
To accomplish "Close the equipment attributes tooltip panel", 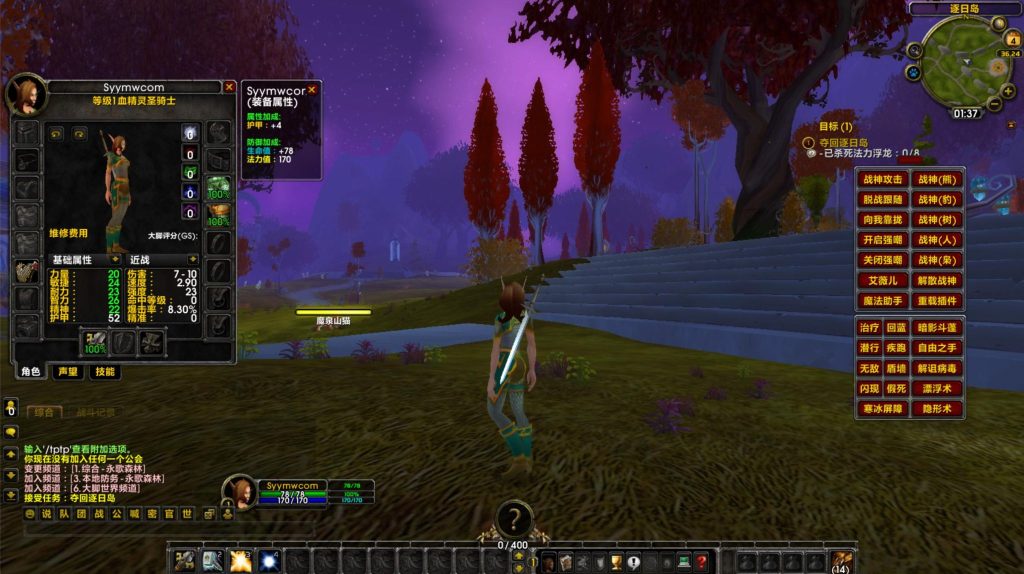I will (x=311, y=89).
